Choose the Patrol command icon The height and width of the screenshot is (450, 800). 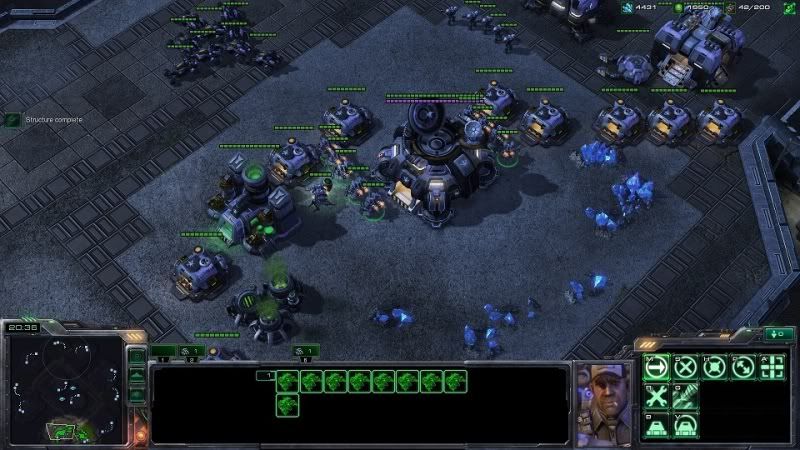point(743,367)
